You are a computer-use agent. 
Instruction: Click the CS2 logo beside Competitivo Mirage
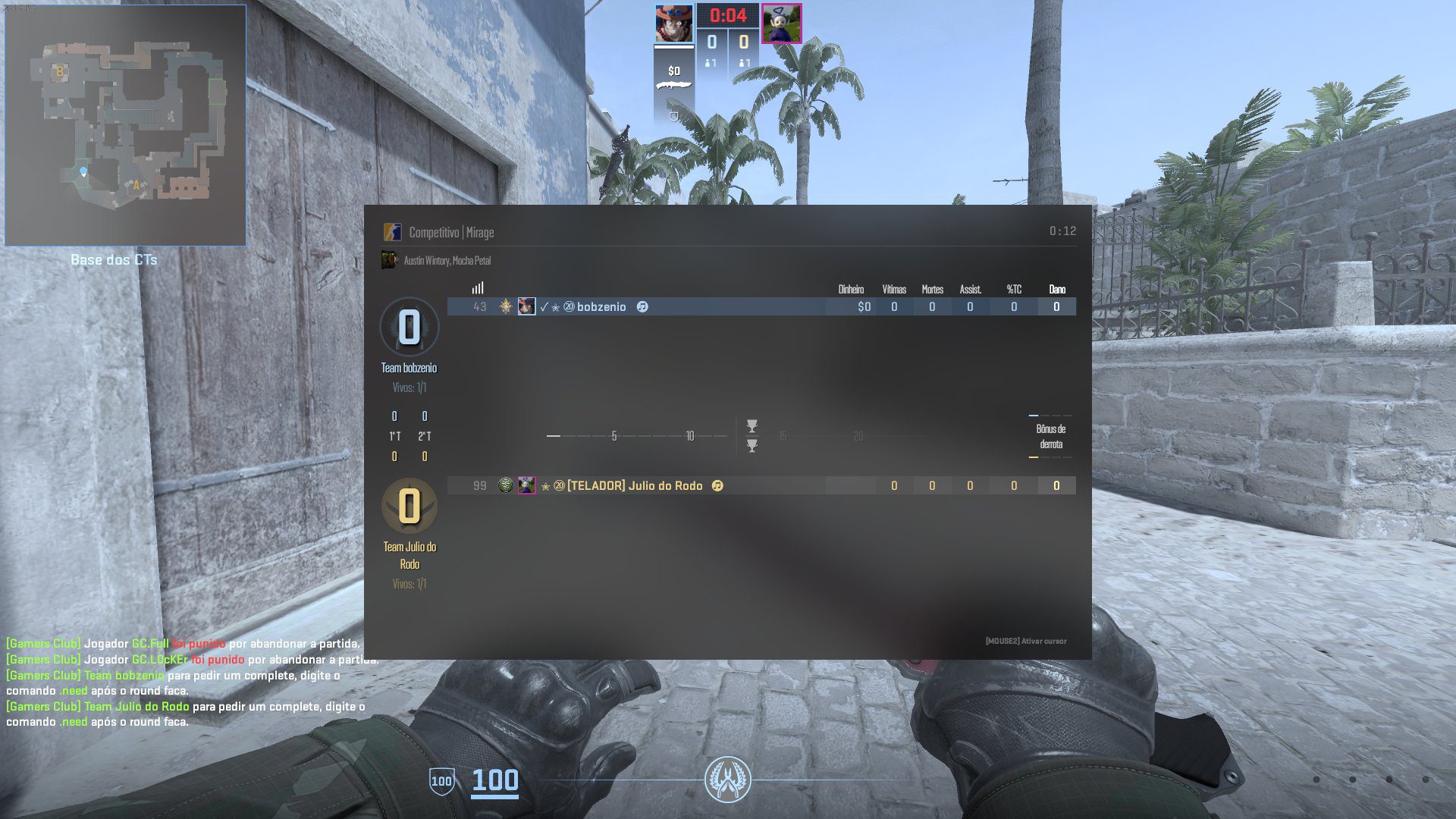click(x=392, y=232)
